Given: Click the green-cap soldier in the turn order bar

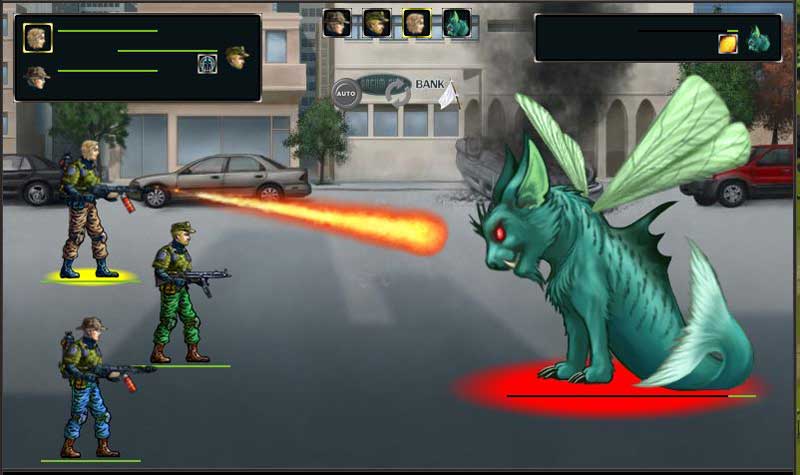Looking at the screenshot, I should point(377,22).
